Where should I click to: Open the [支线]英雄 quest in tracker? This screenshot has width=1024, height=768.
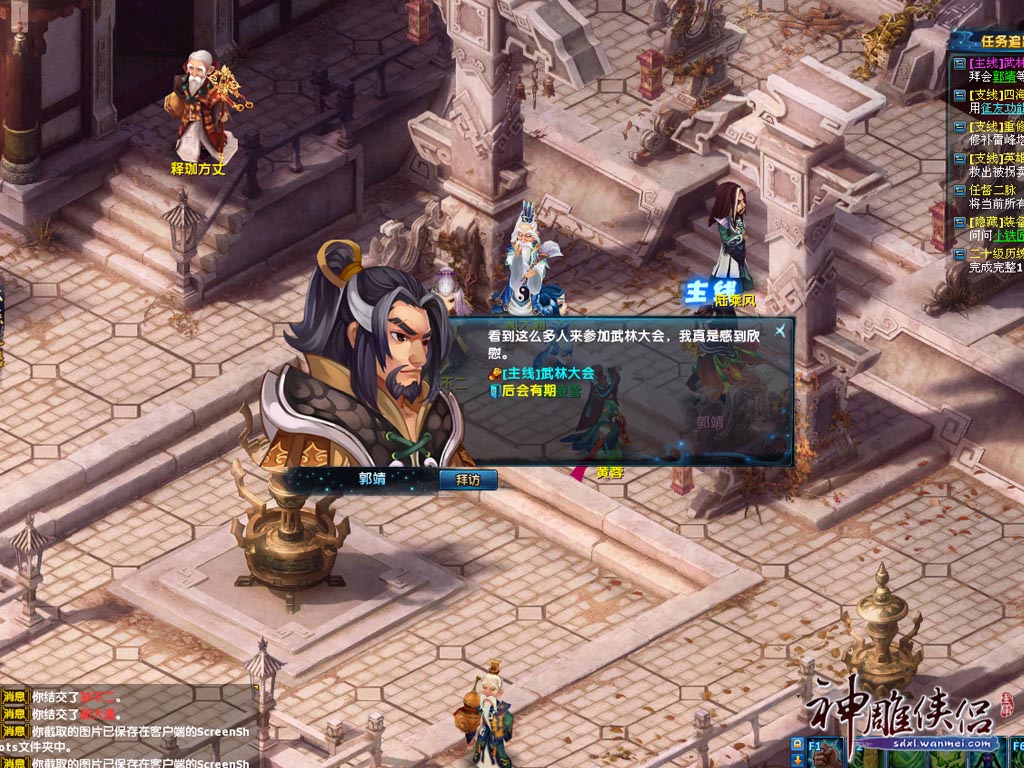[997, 158]
